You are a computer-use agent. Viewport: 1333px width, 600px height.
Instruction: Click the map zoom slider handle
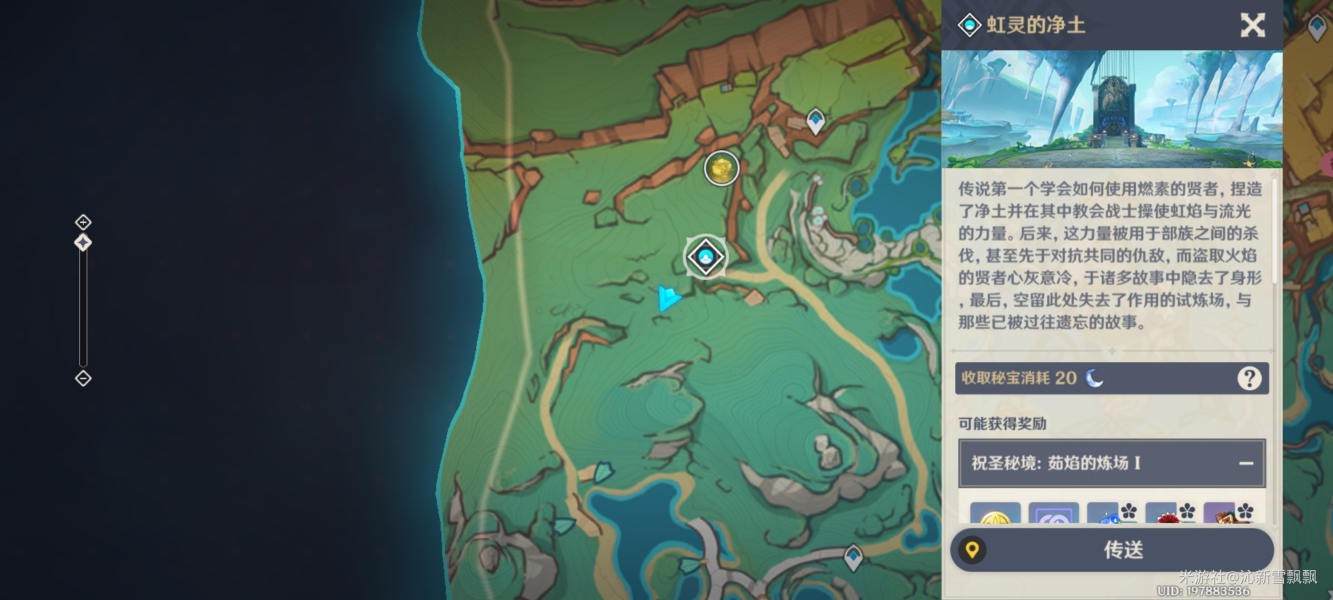pyautogui.click(x=83, y=242)
